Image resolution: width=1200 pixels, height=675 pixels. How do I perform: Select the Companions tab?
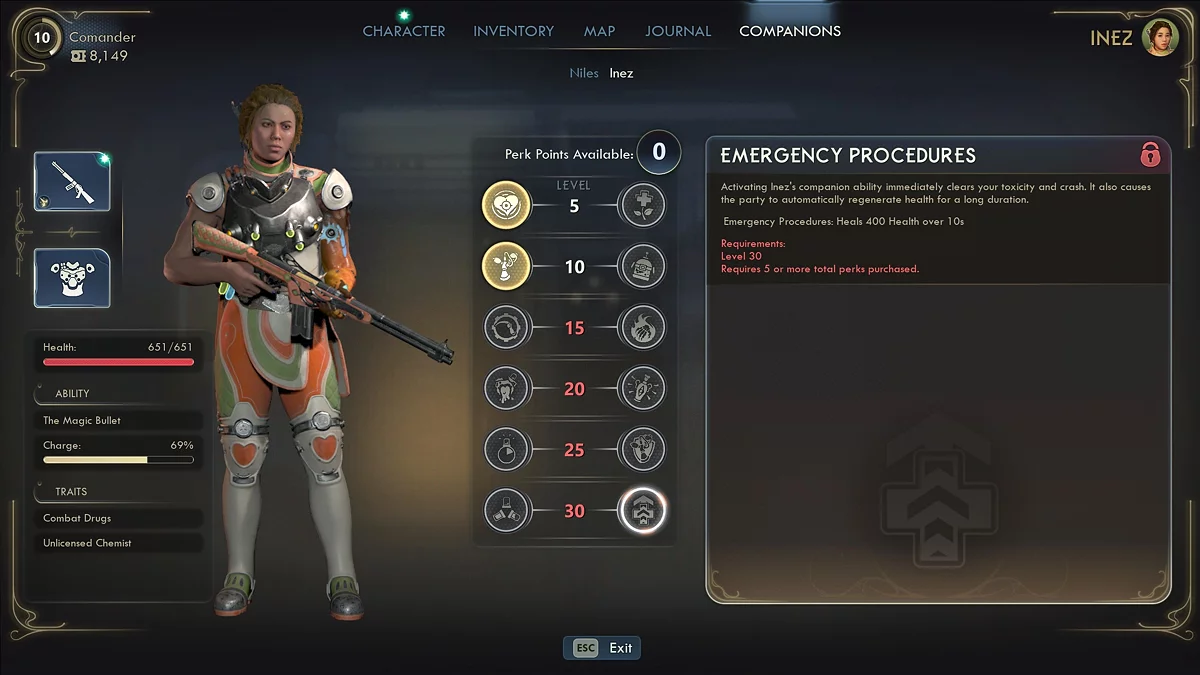(x=789, y=31)
